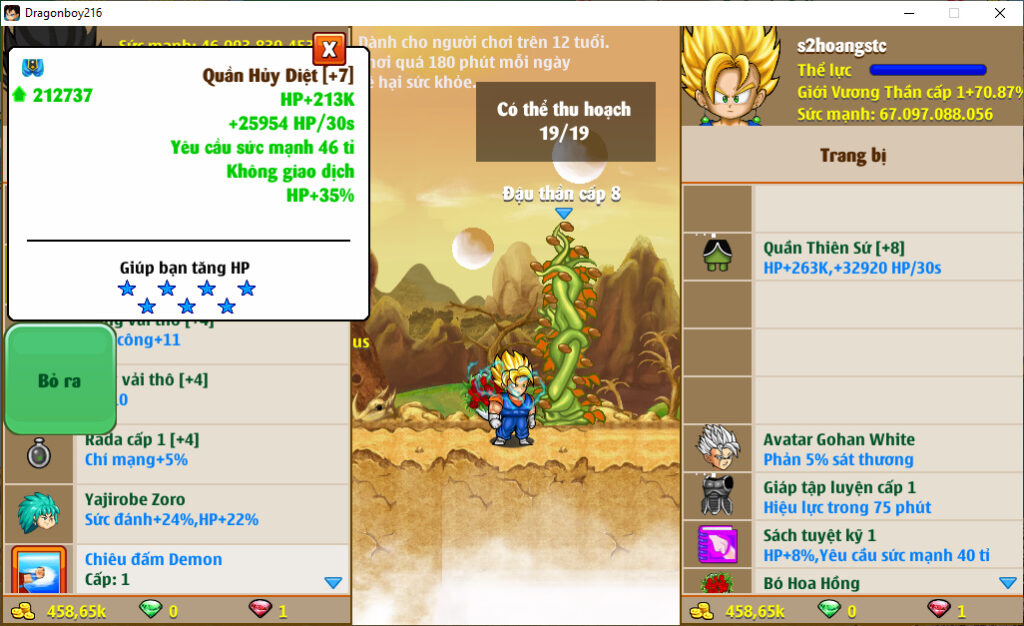Open the Chiêu đấm Demon skill entry
The height and width of the screenshot is (626, 1024).
click(x=176, y=568)
